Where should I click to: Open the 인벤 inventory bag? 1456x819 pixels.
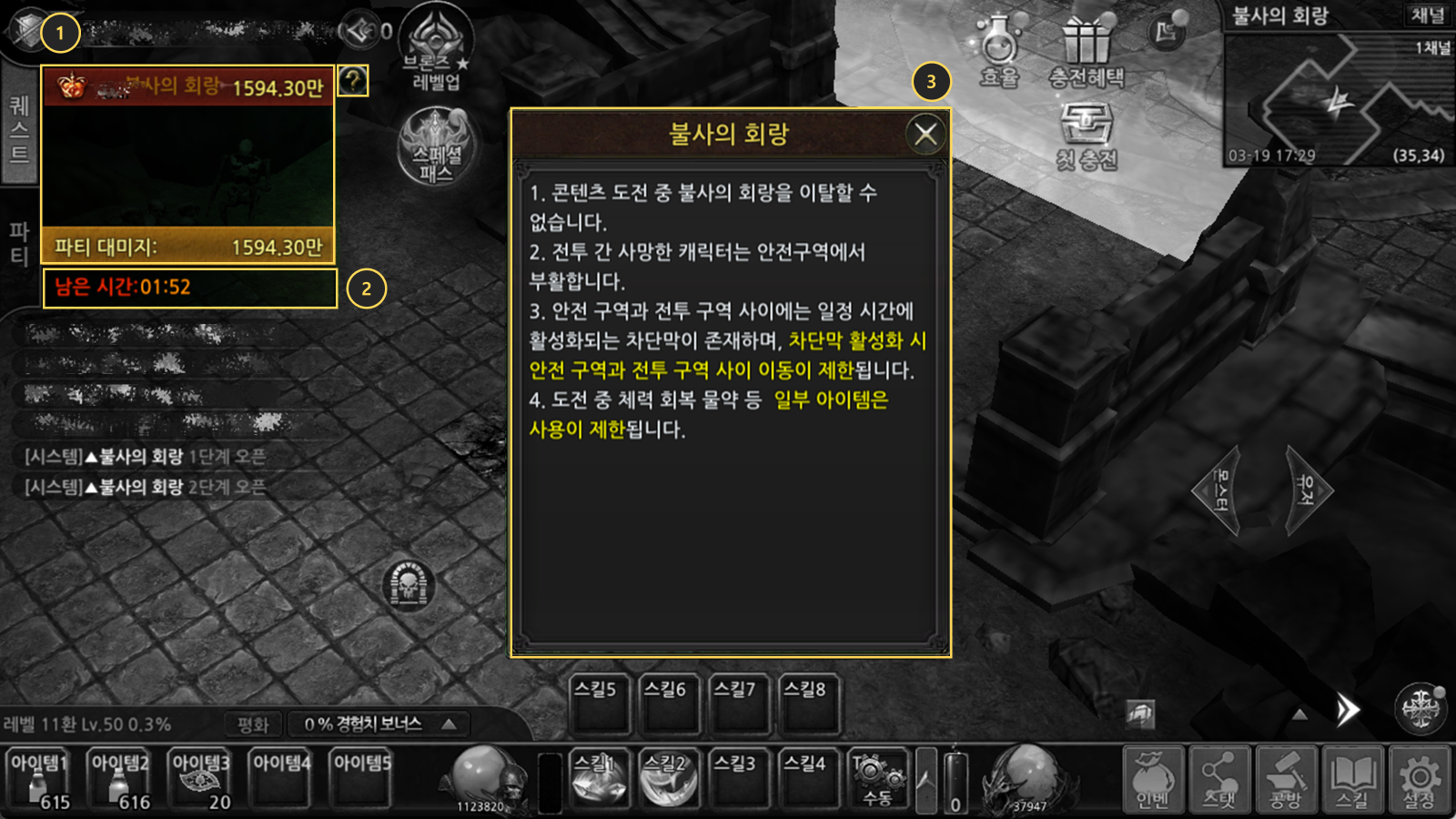tap(1152, 779)
